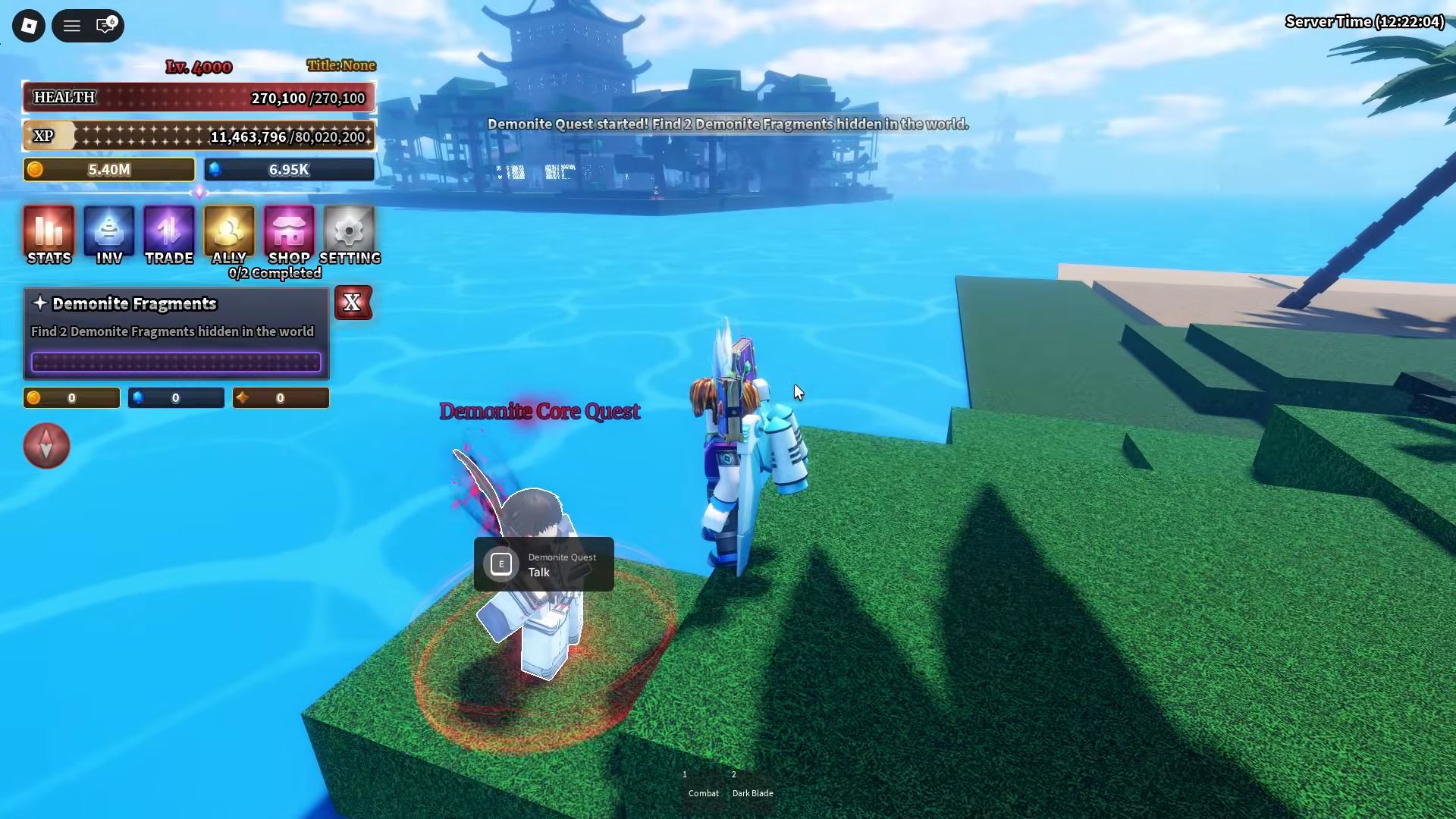
Task: Equip the Dark Blade hotbar slot
Action: click(752, 786)
